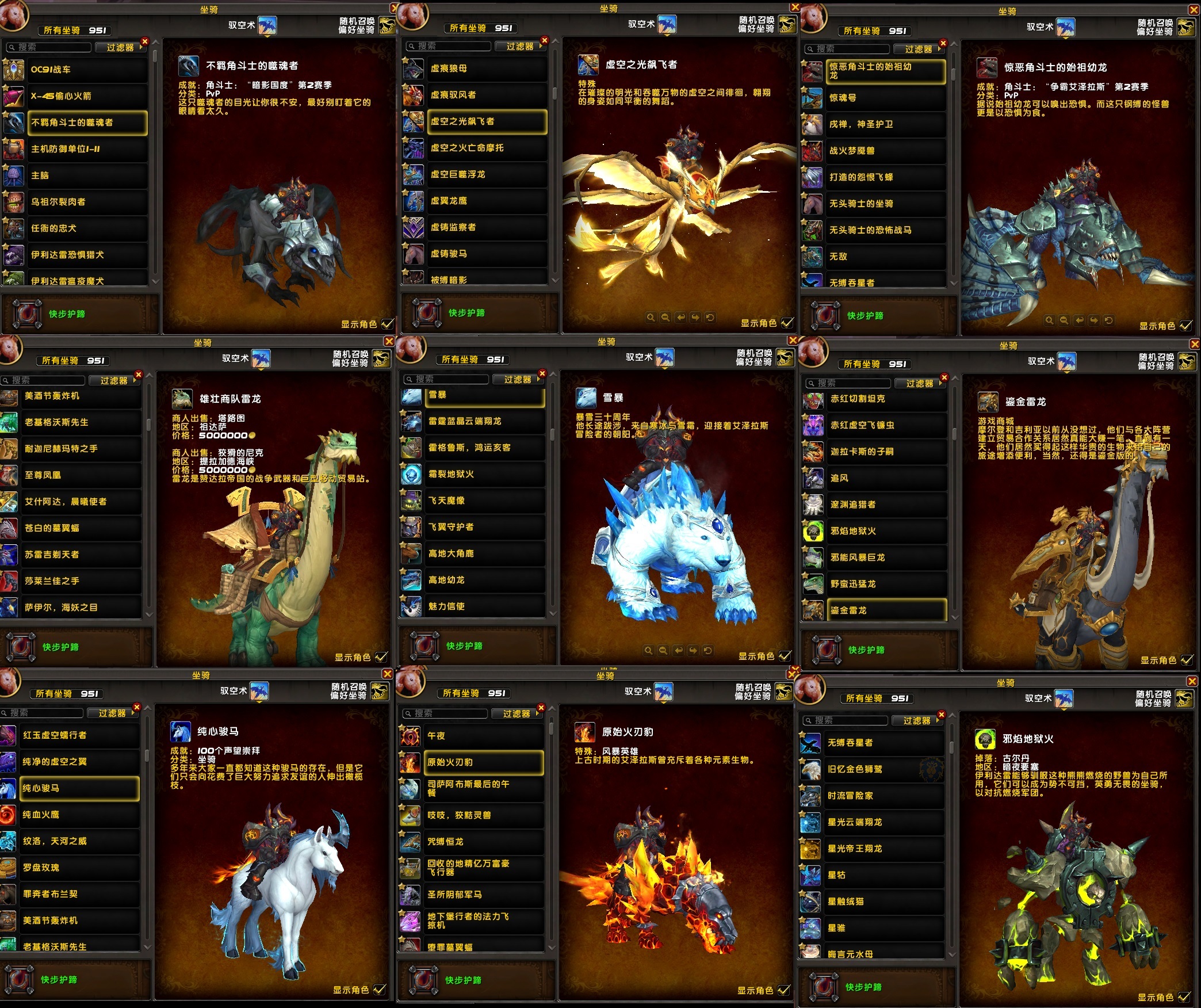The height and width of the screenshot is (1008, 1201).
Task: Choose 战火梦魇兽 in the mount list
Action: (x=885, y=151)
